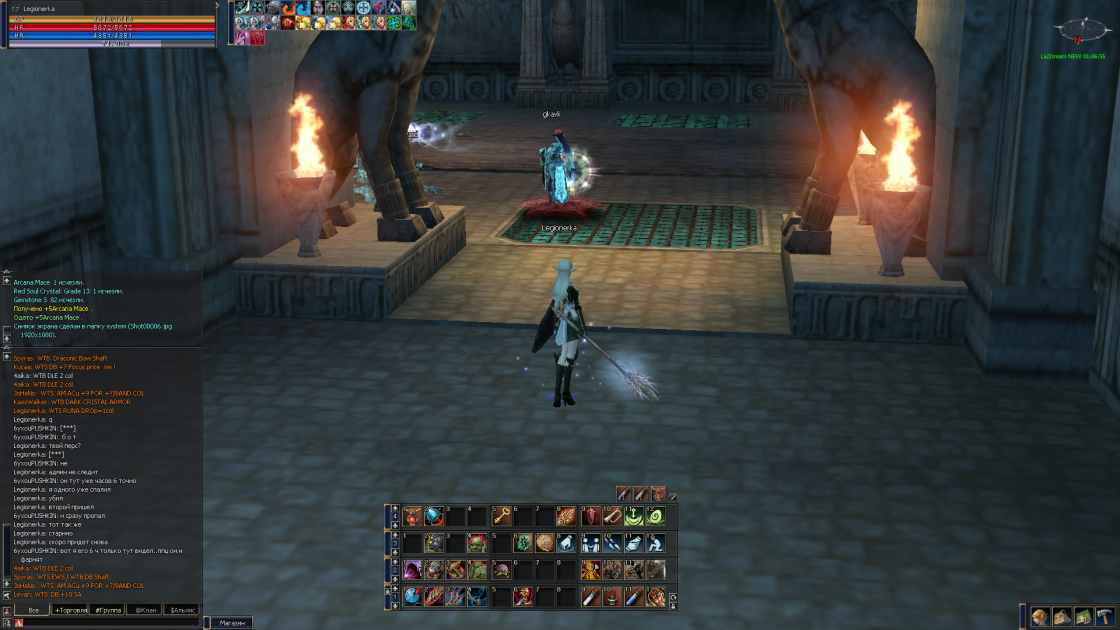Open the +Торговля trade chat tab
Screen dimensions: 1120x630
pos(70,609)
